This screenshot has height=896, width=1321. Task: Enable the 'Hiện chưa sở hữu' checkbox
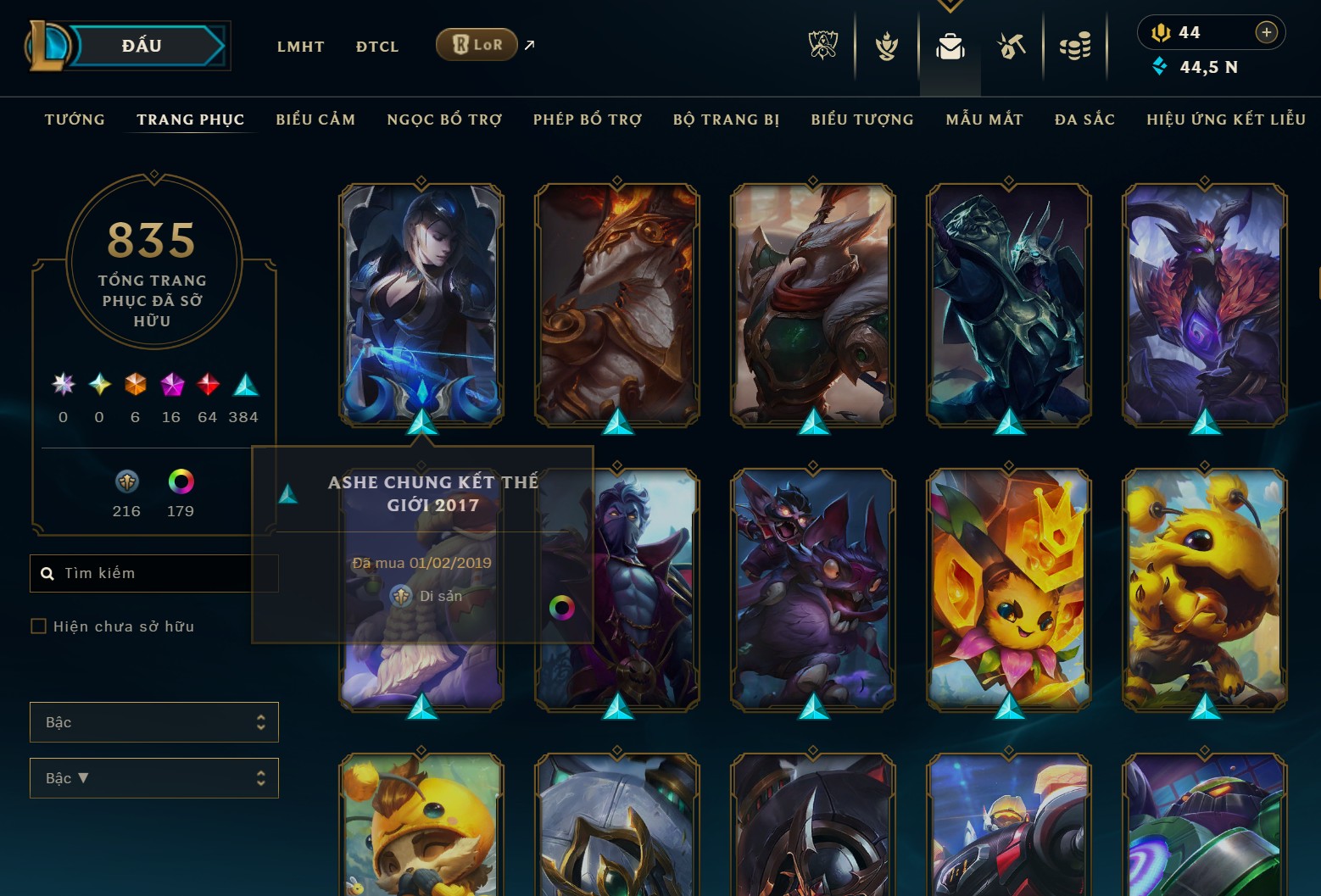[39, 626]
